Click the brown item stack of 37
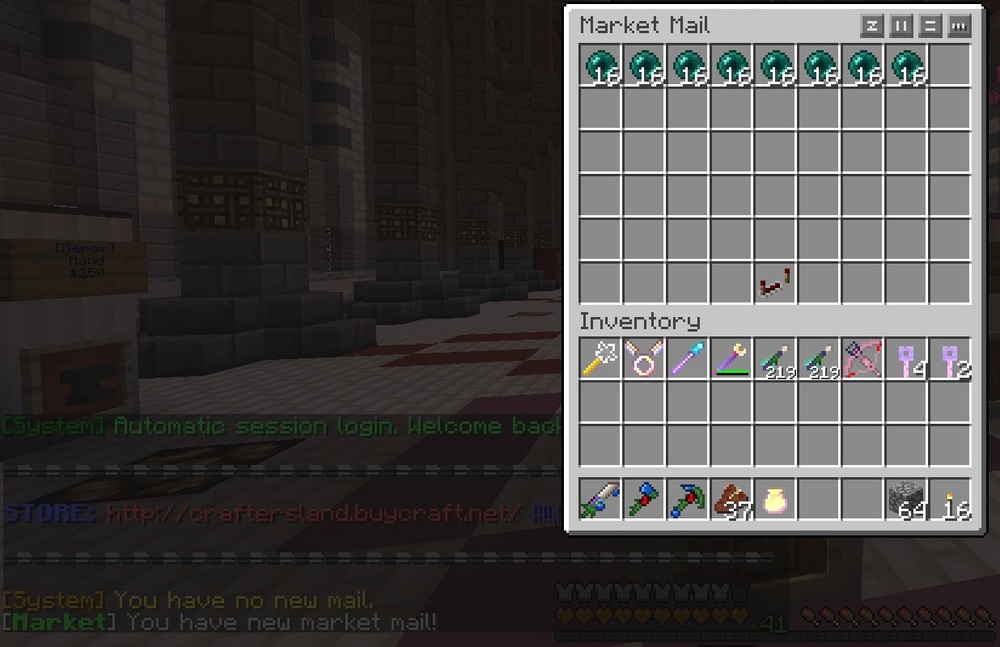Image resolution: width=1000 pixels, height=647 pixels. tap(731, 499)
